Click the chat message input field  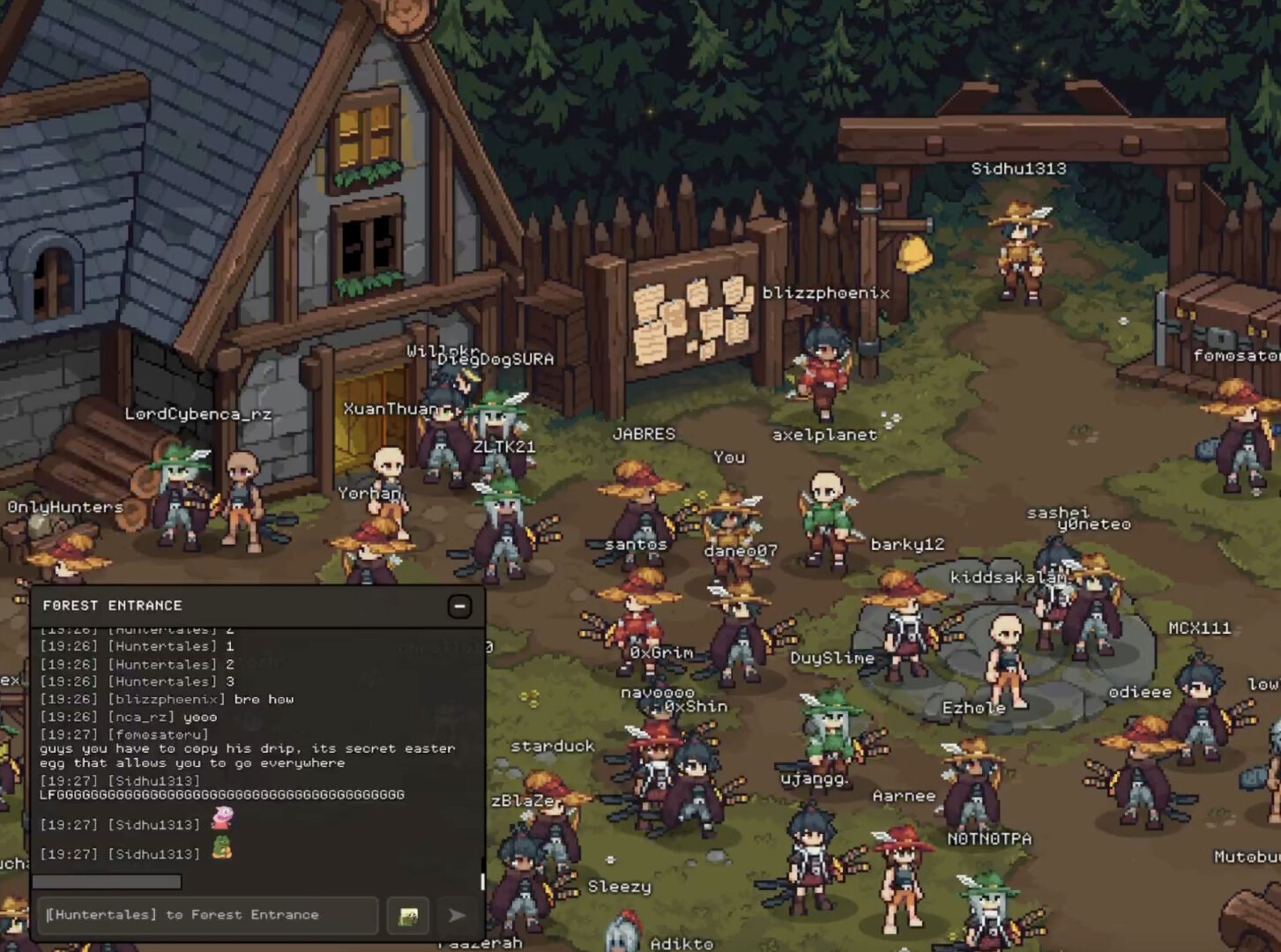pyautogui.click(x=208, y=915)
